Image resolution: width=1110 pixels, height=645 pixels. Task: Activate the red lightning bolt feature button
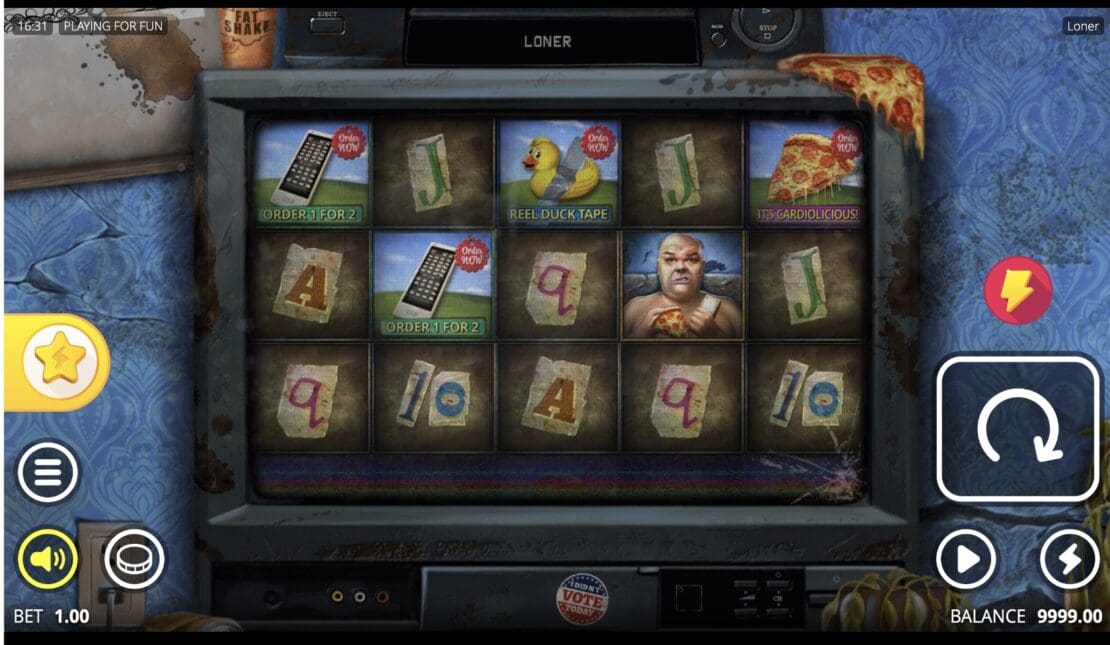click(1017, 291)
